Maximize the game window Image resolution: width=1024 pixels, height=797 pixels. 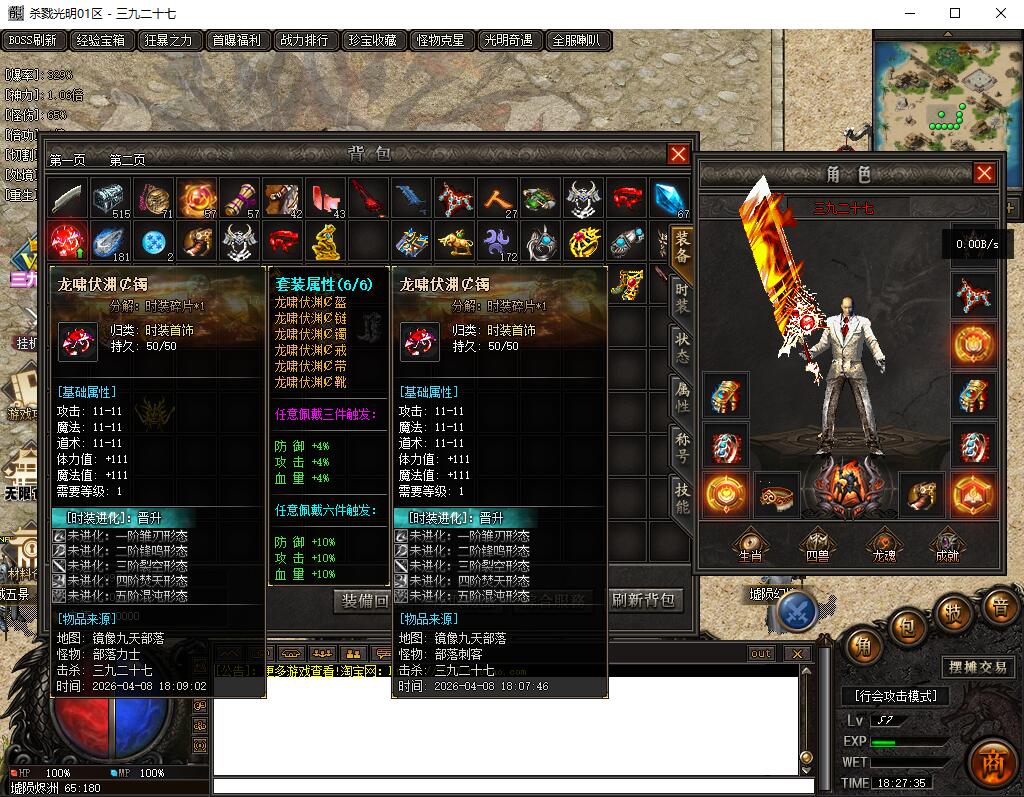pyautogui.click(x=954, y=13)
